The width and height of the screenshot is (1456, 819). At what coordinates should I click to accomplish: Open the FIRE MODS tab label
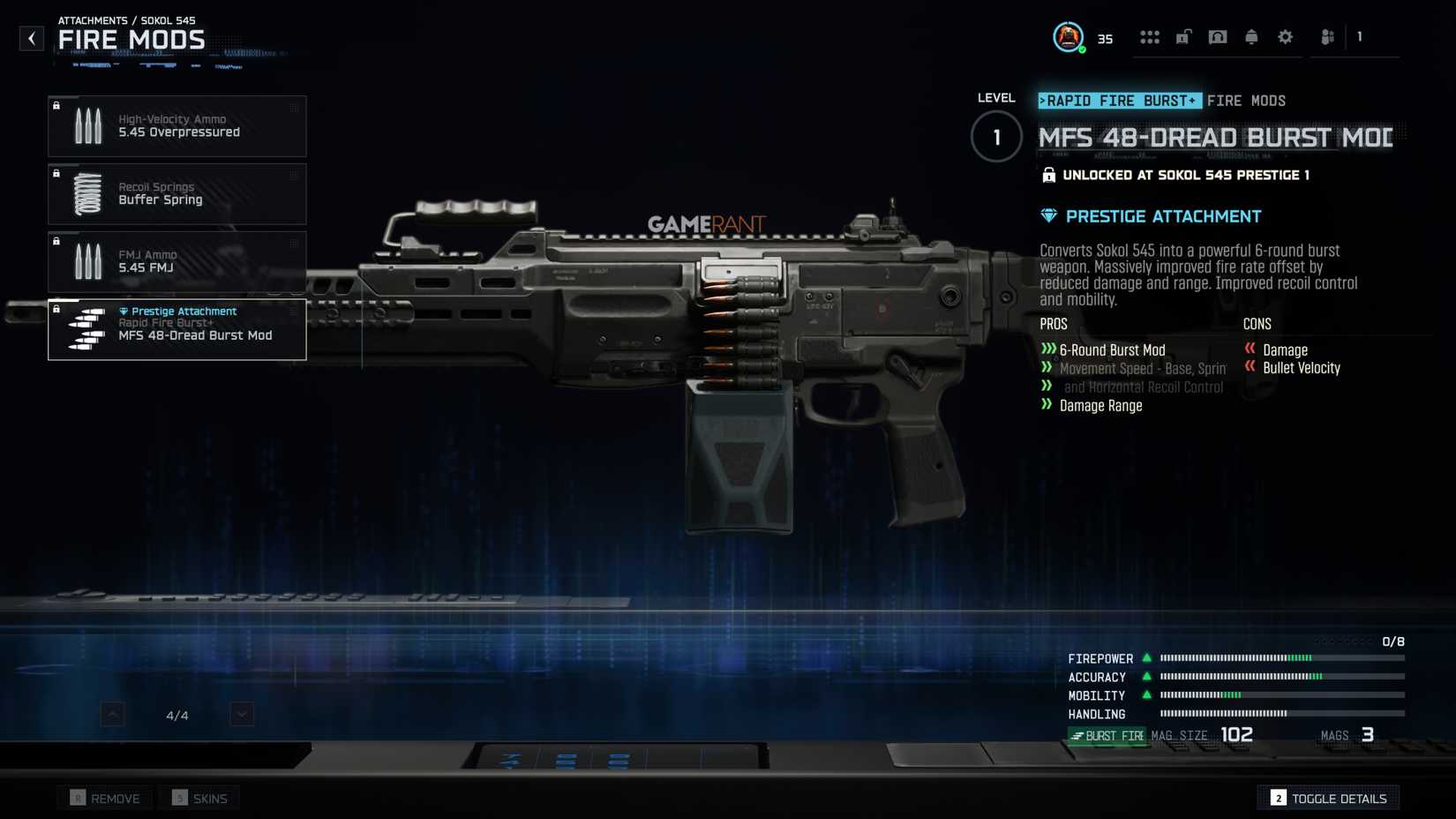(1246, 100)
